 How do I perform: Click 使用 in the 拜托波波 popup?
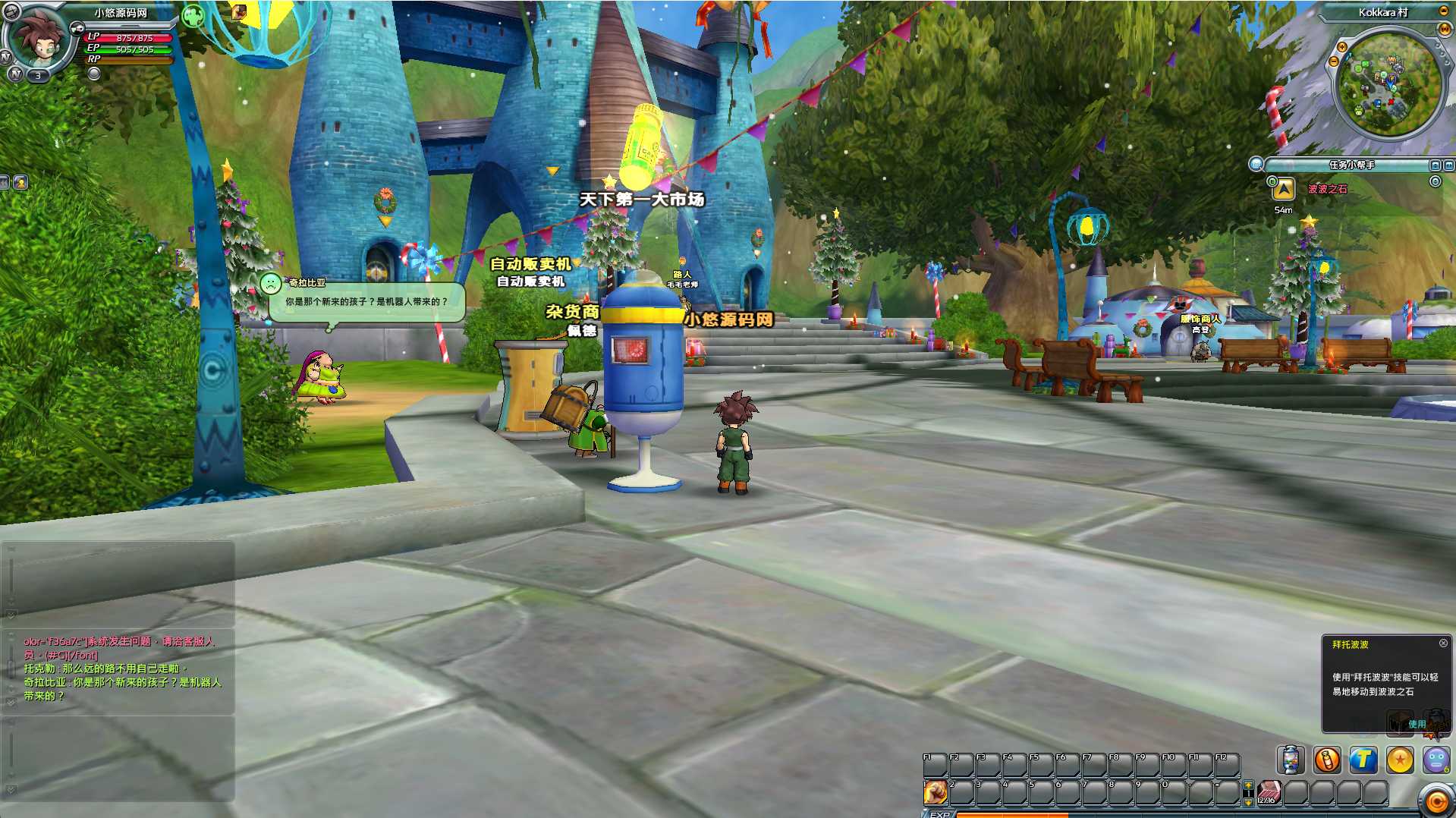pos(1417,724)
